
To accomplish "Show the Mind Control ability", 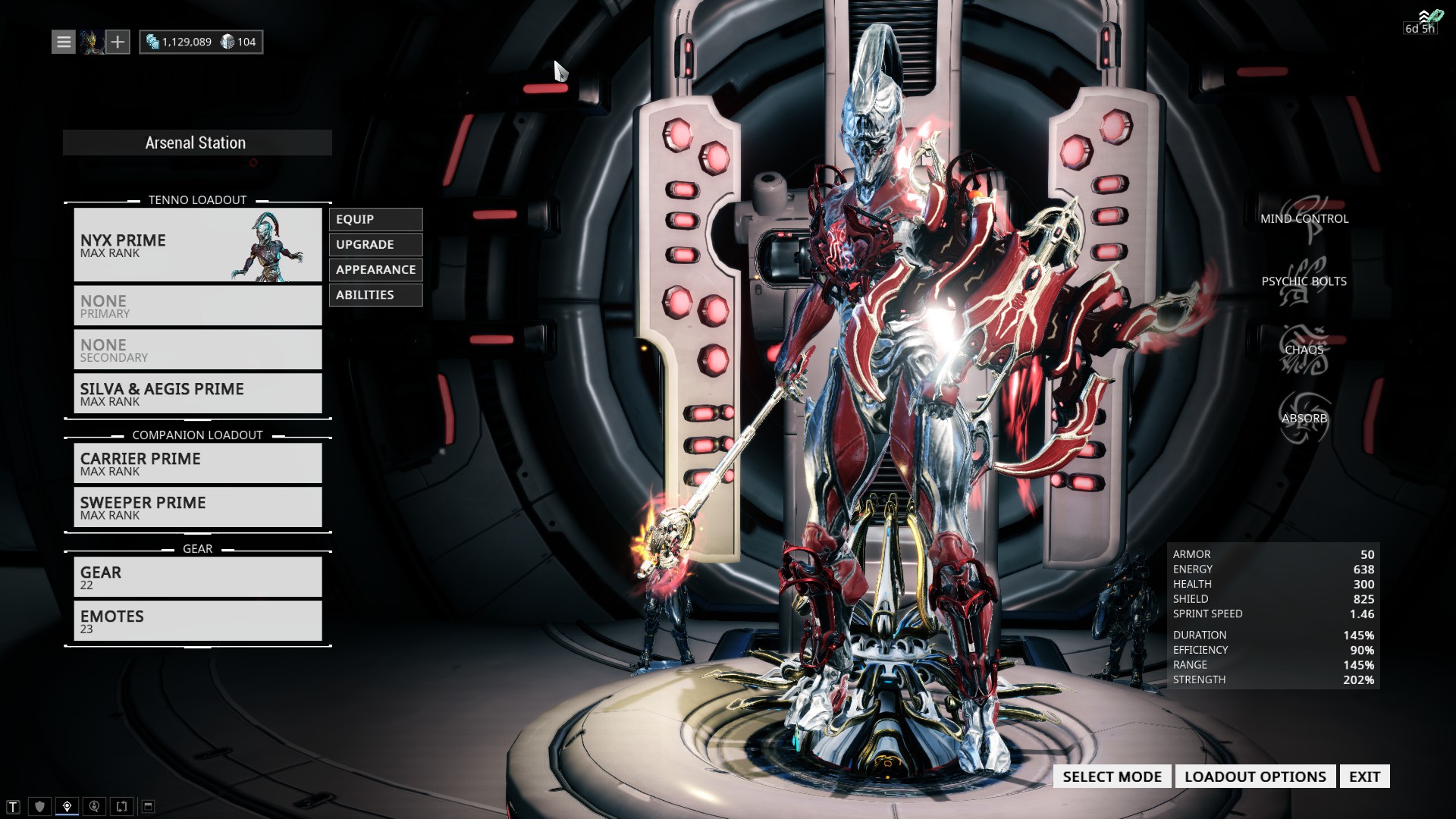I will 1304,218.
